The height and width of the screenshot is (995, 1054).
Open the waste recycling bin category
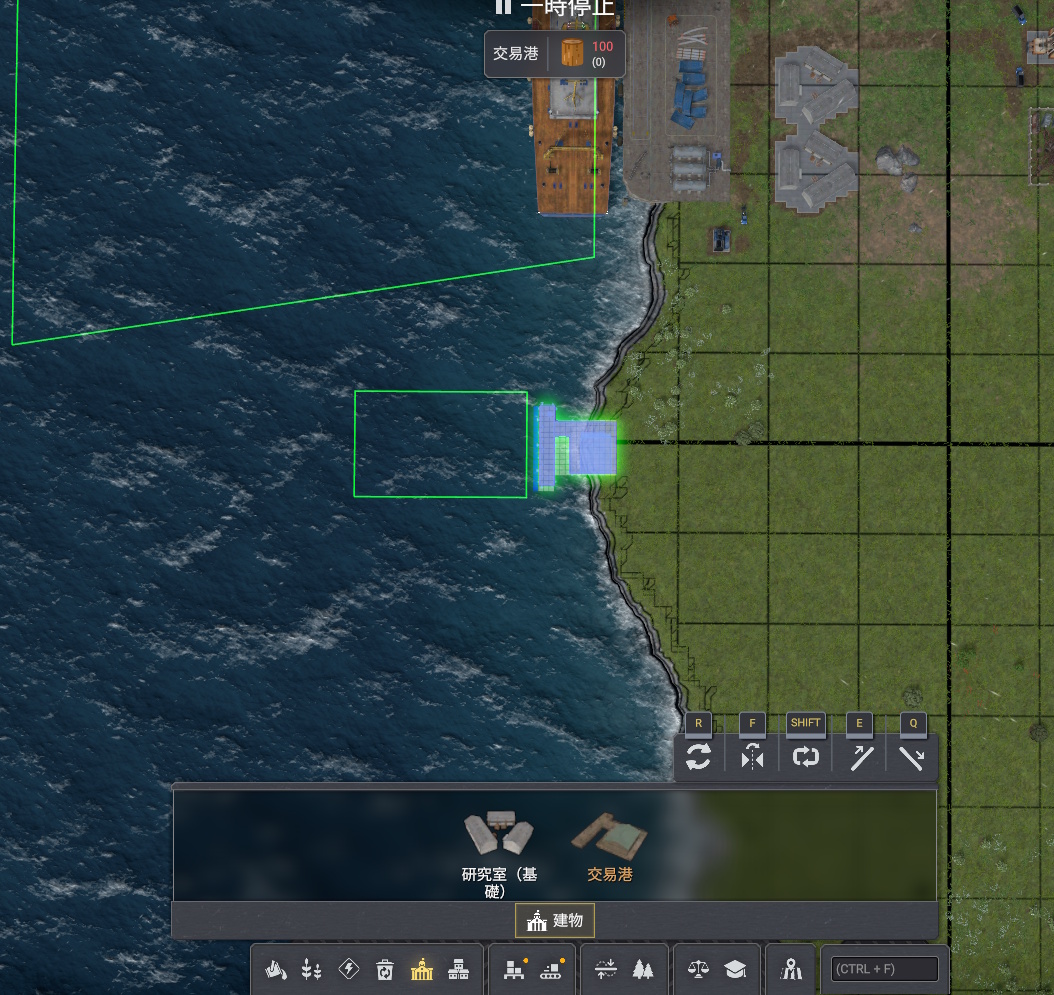point(385,969)
